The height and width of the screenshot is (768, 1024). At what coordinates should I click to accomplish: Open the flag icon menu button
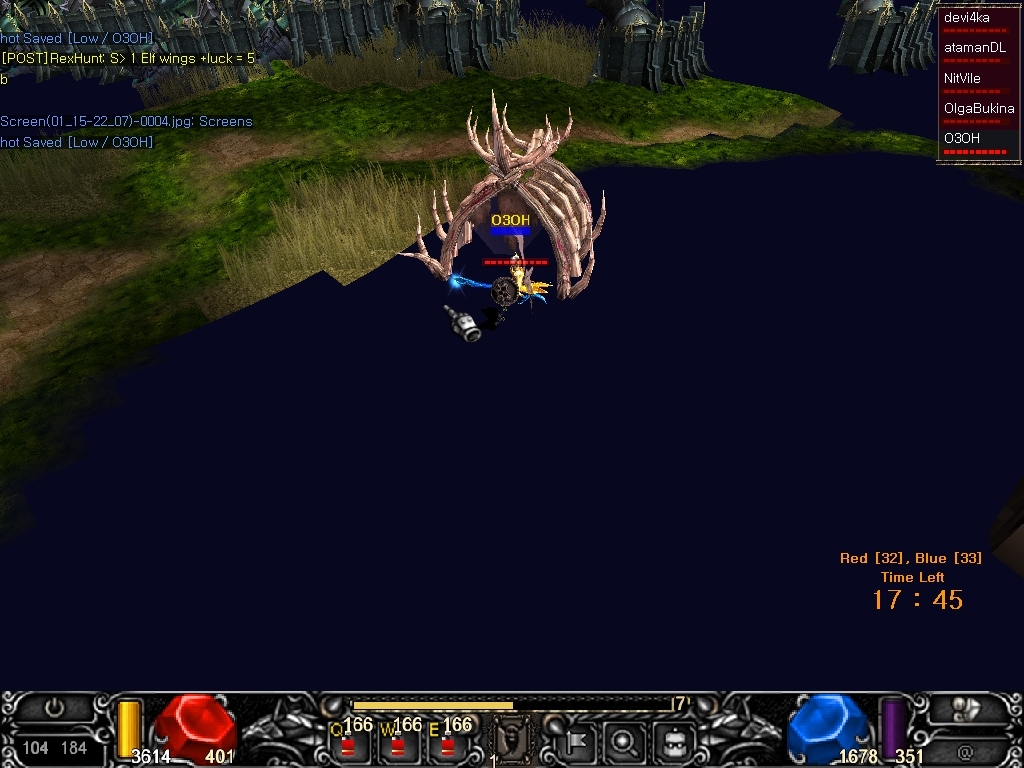tap(577, 742)
